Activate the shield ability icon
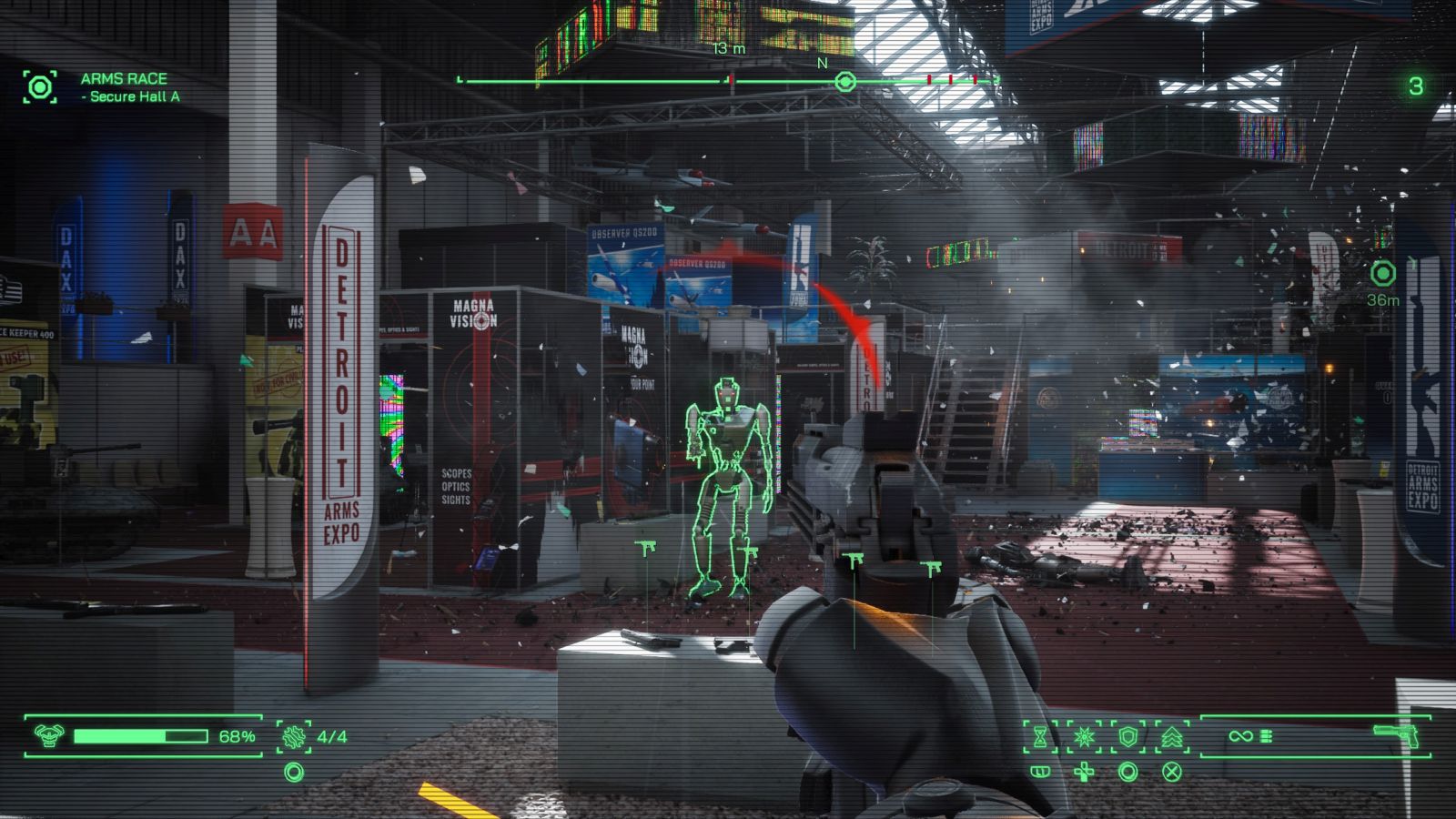 point(1127,735)
